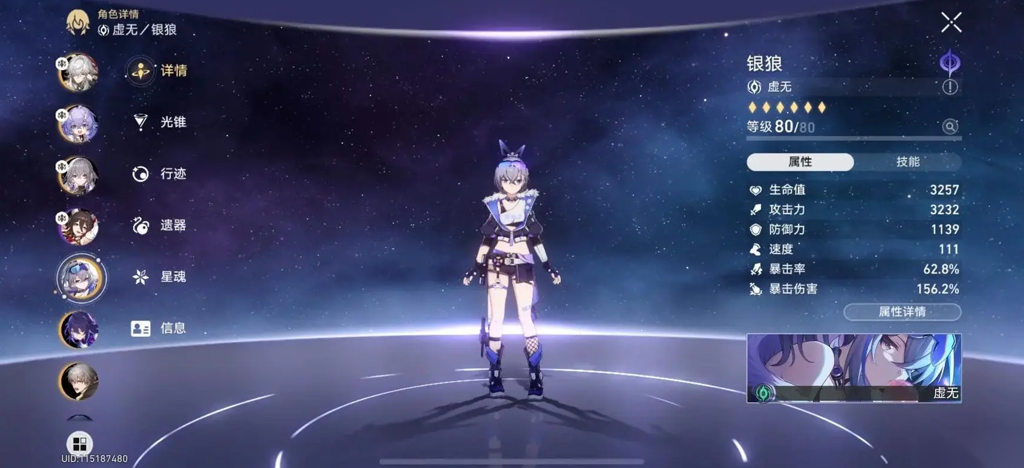Click the purple Quantum element icon

point(949,63)
